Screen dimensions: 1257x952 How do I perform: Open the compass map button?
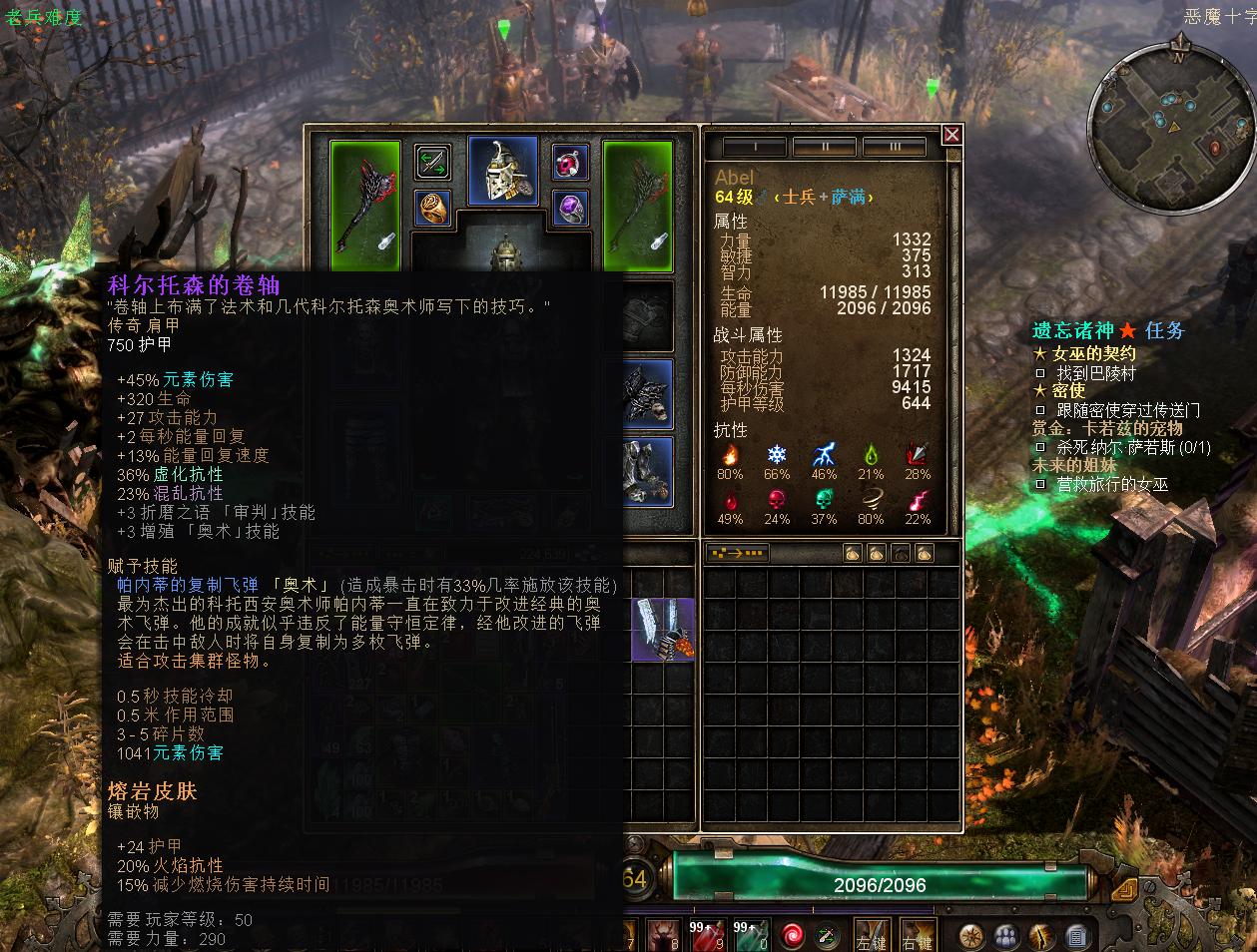click(971, 936)
